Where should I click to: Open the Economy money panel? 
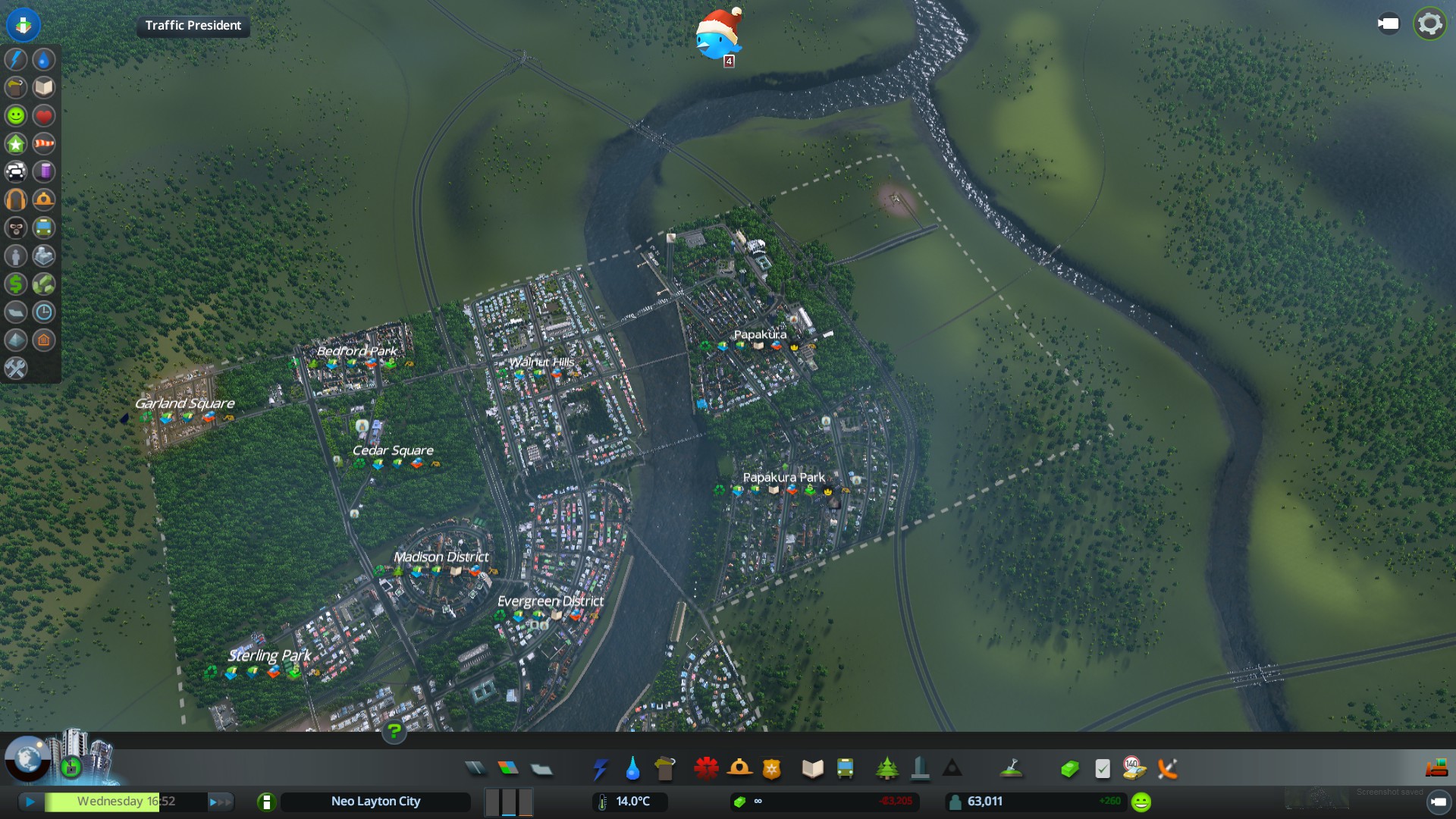point(1069,769)
